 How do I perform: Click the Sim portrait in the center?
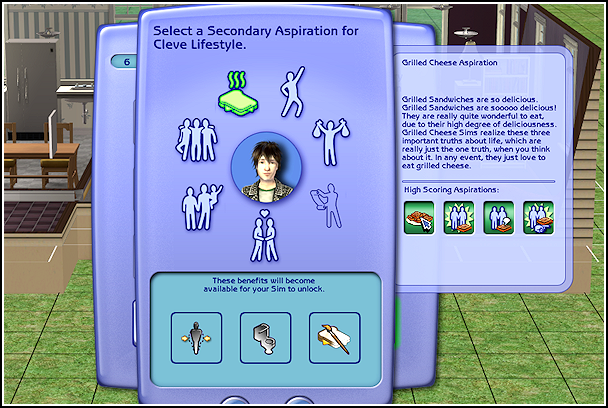pos(264,167)
